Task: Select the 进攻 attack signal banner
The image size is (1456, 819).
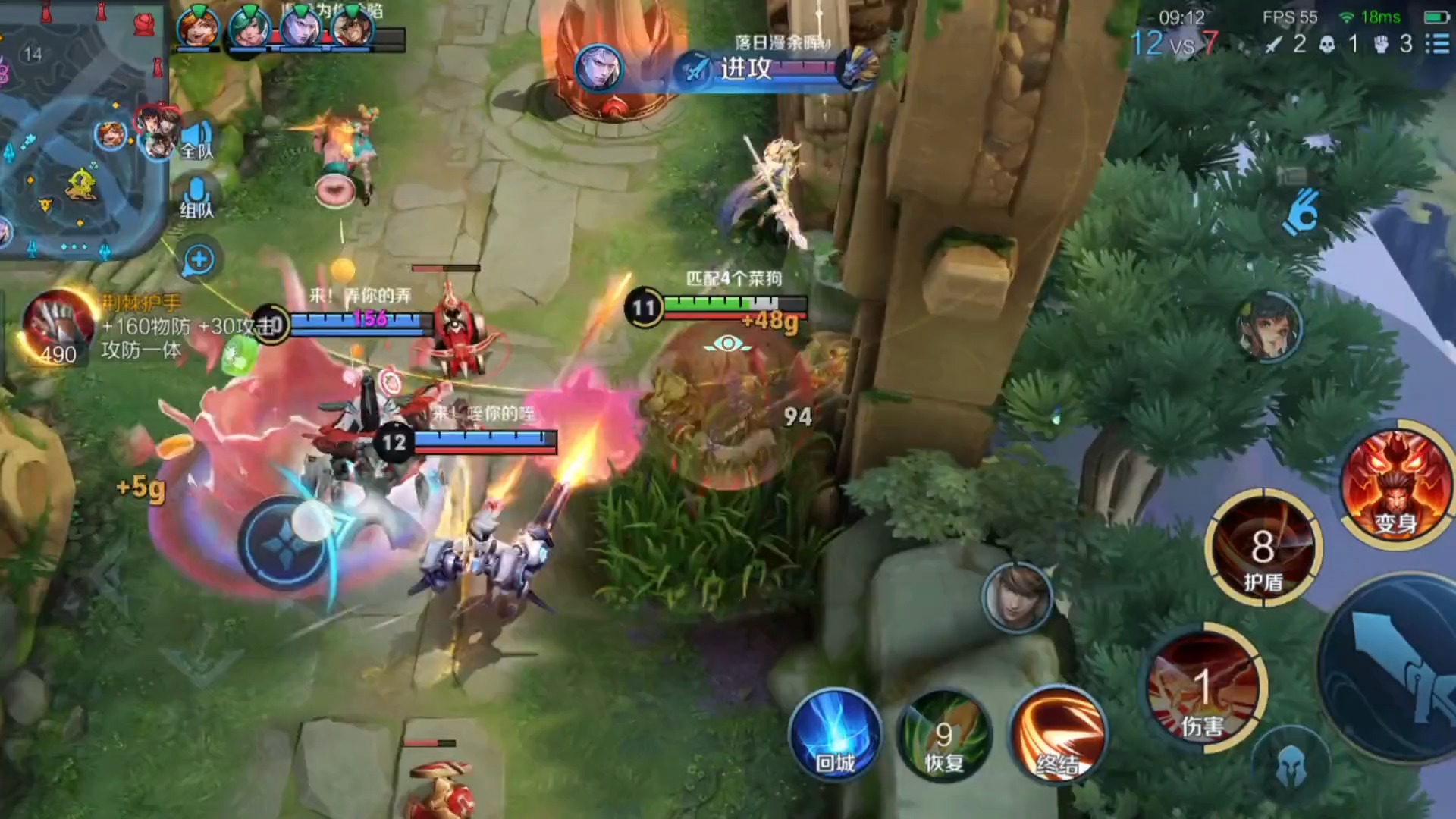Action: click(747, 70)
